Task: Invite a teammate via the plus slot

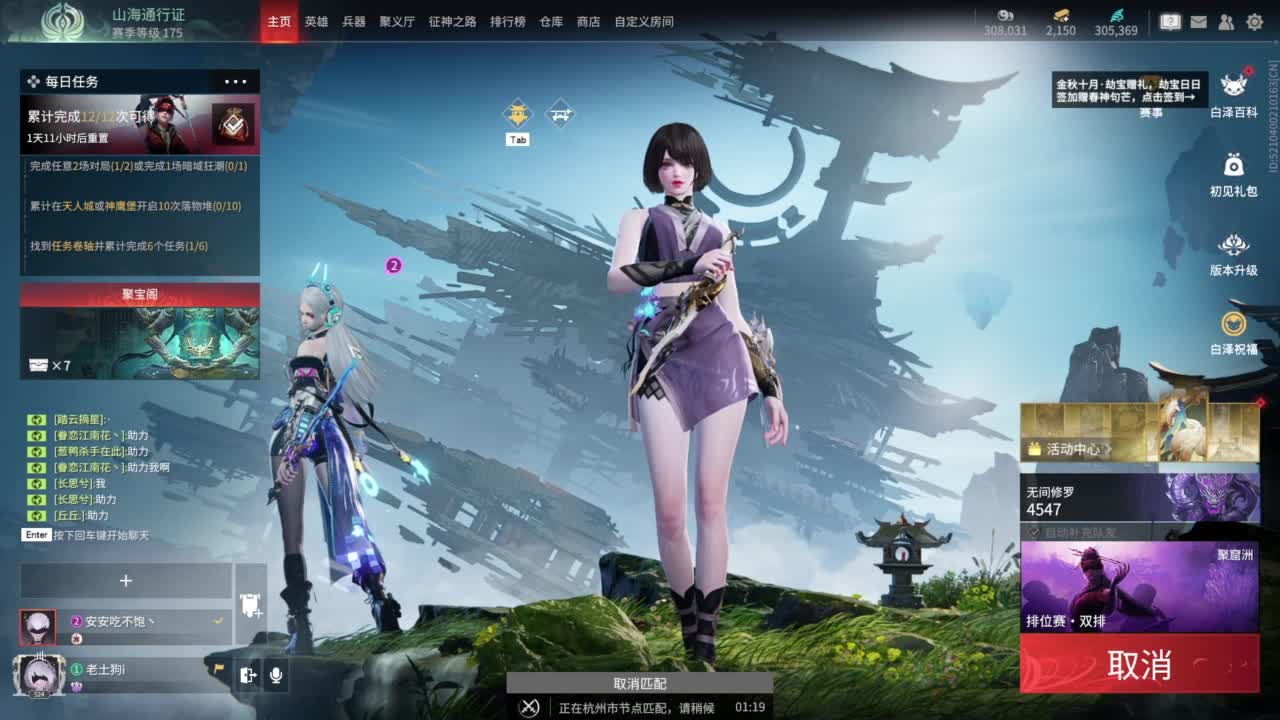Action: (127, 580)
